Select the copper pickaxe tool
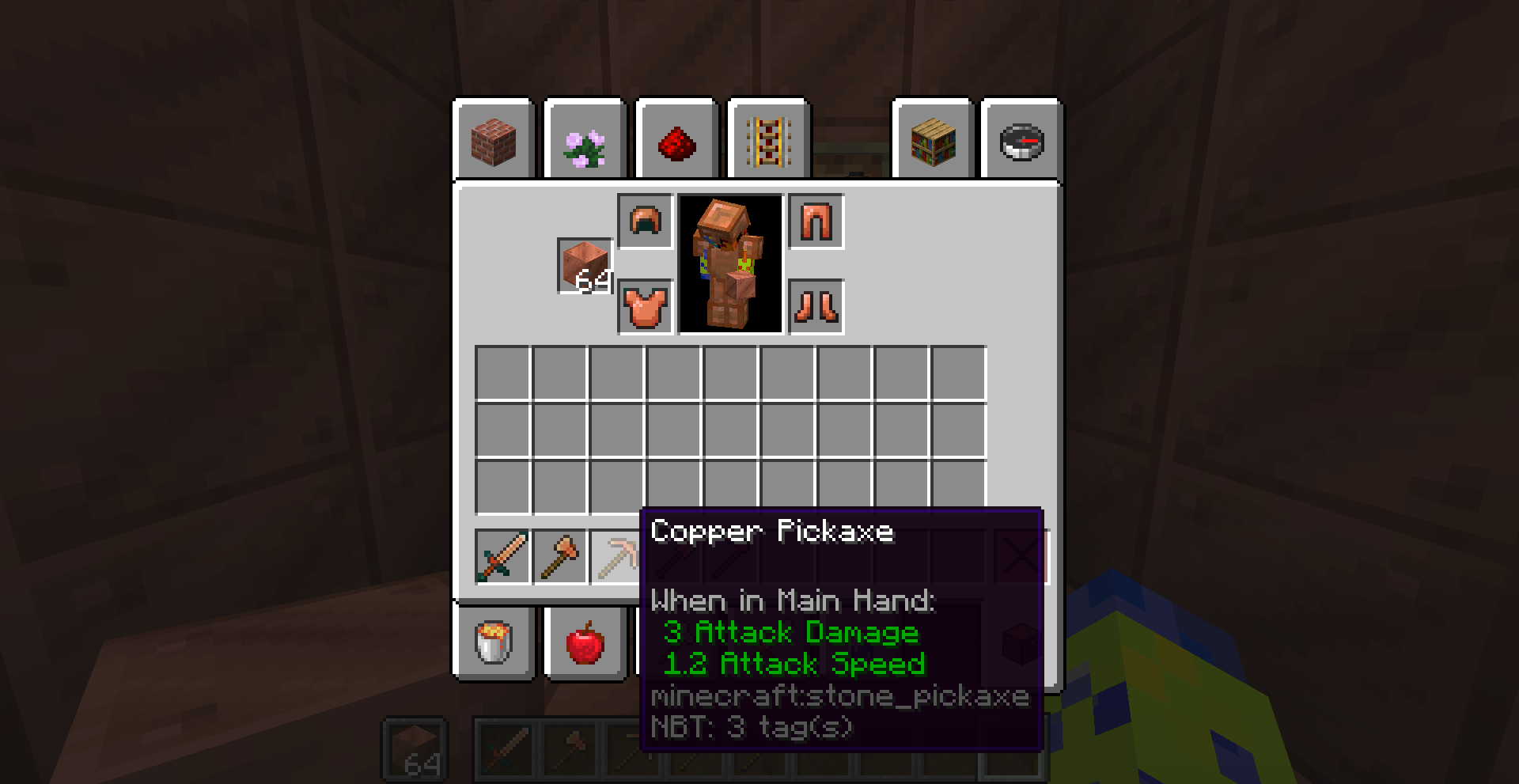Viewport: 1519px width, 784px height. tap(619, 556)
